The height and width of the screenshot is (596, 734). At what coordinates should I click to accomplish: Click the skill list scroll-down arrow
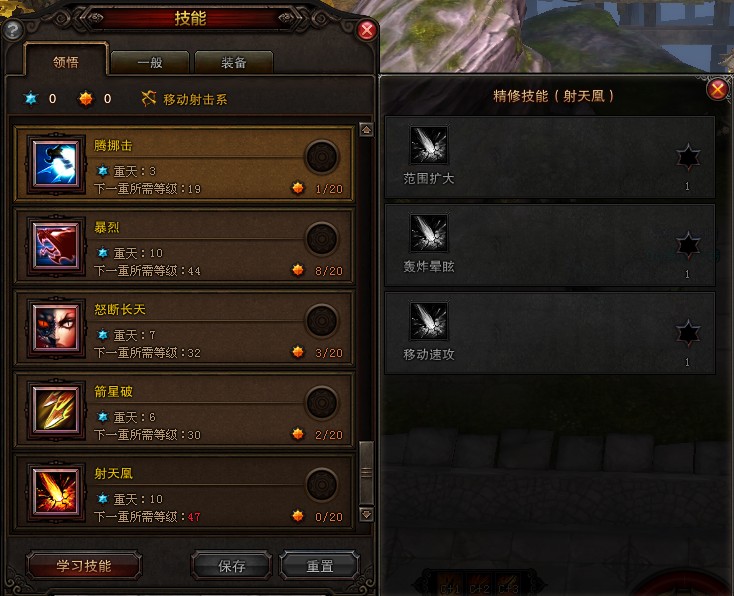[366, 514]
